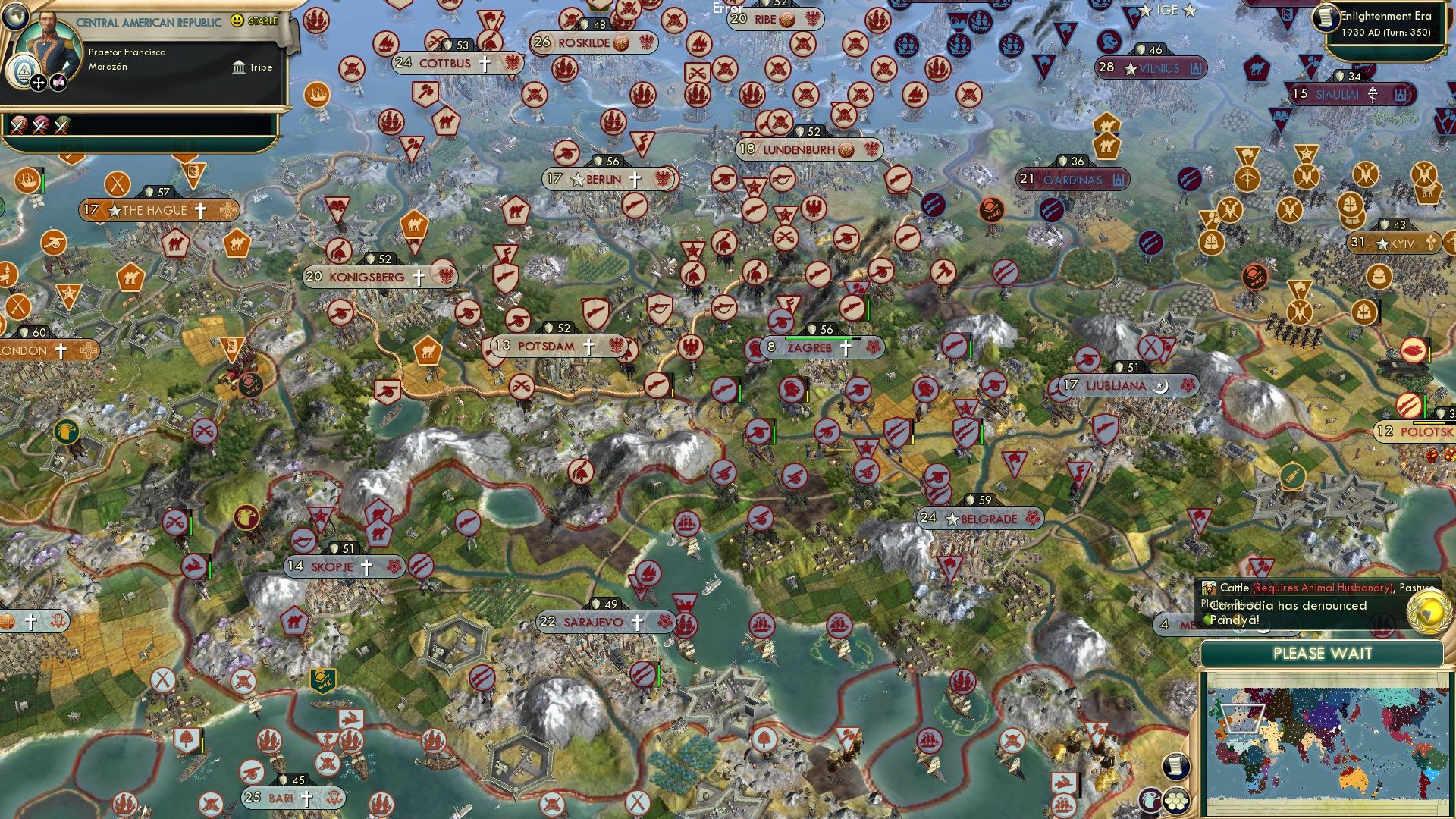Image resolution: width=1456 pixels, height=819 pixels.
Task: Click the white cross icon beneath the portrait
Action: (39, 84)
